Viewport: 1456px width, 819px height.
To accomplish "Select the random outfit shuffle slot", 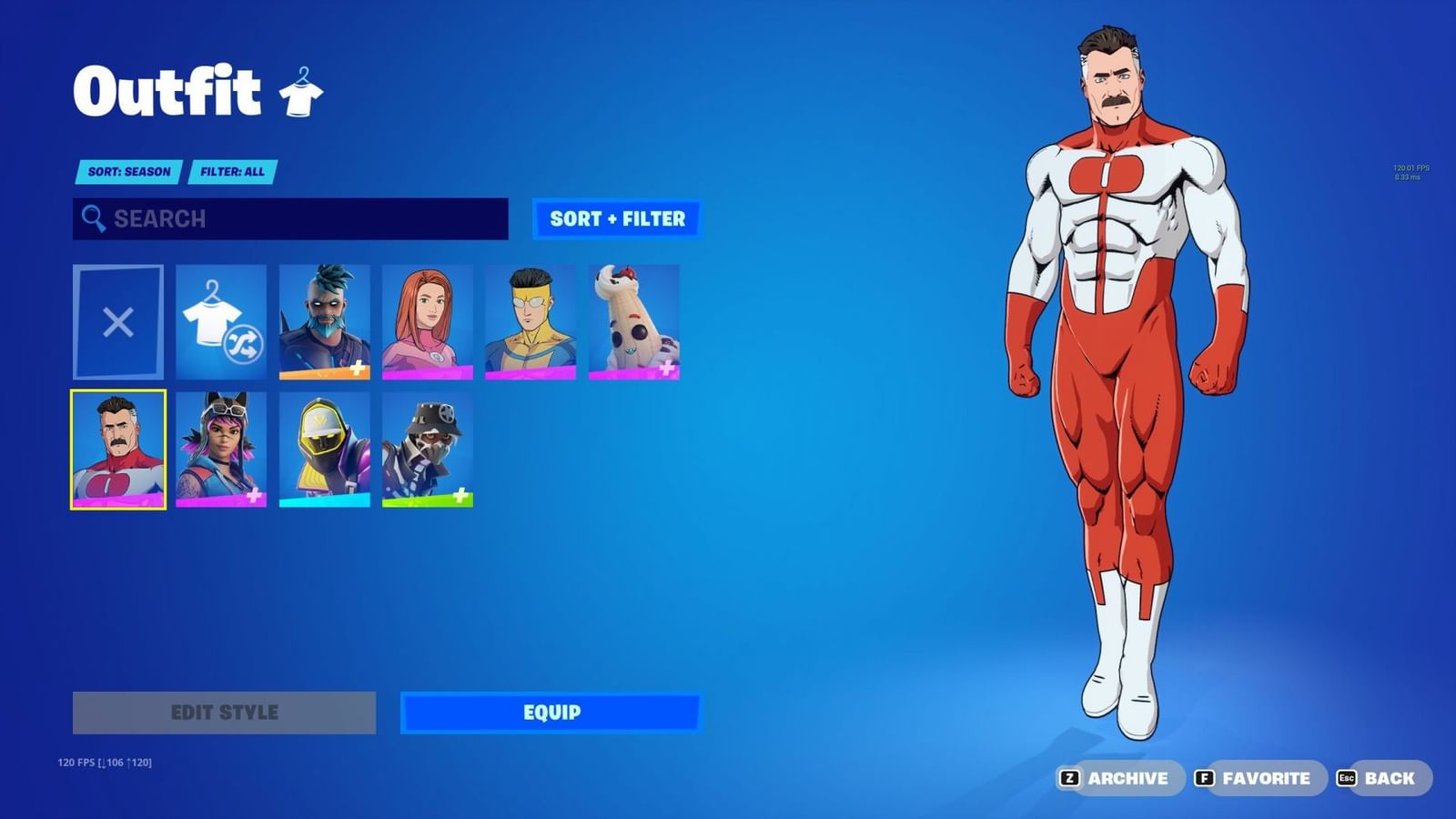I will pyautogui.click(x=220, y=320).
